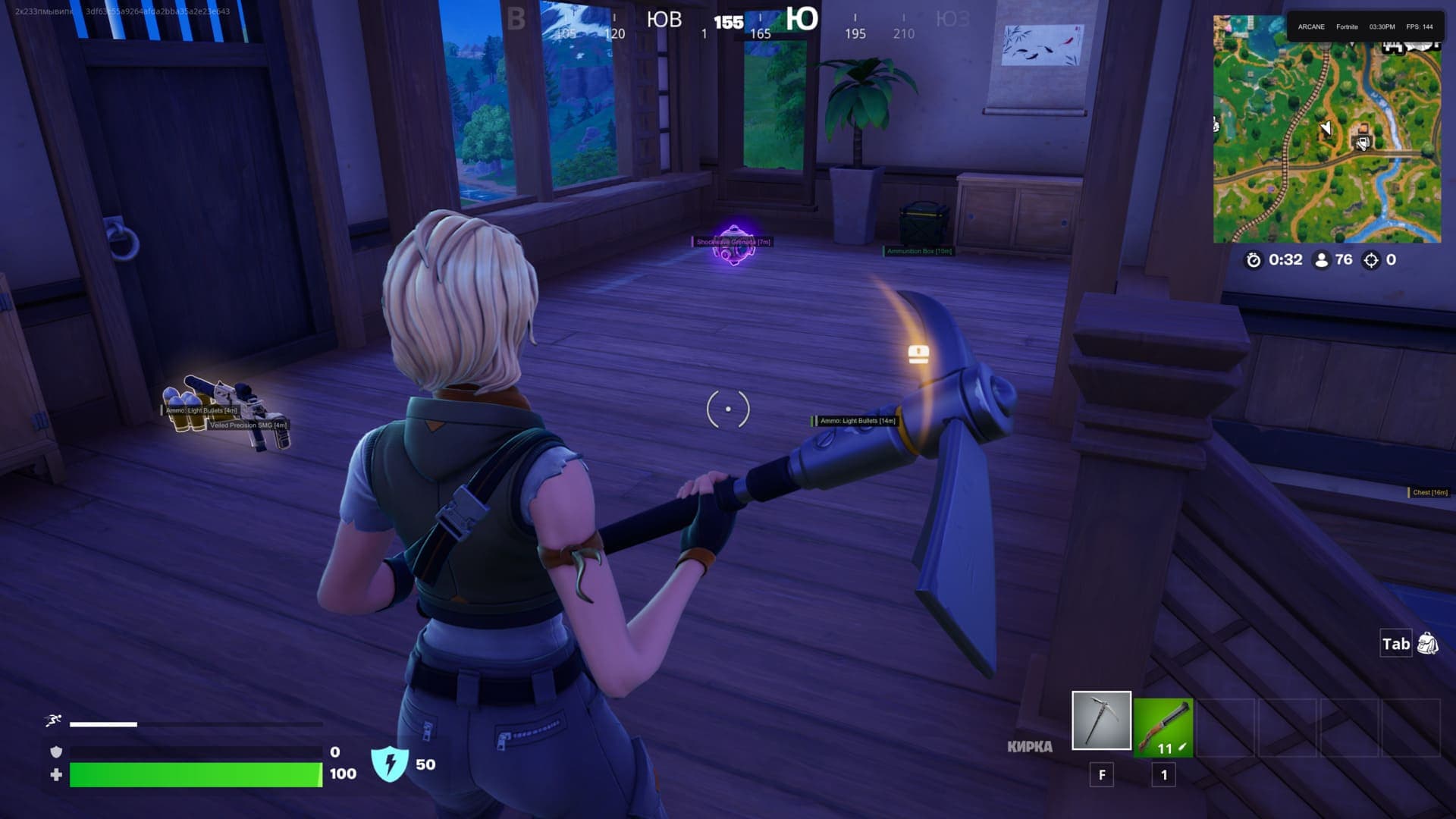
Task: Click the Veiled Precision SMG [4m] label
Action: 250,427
